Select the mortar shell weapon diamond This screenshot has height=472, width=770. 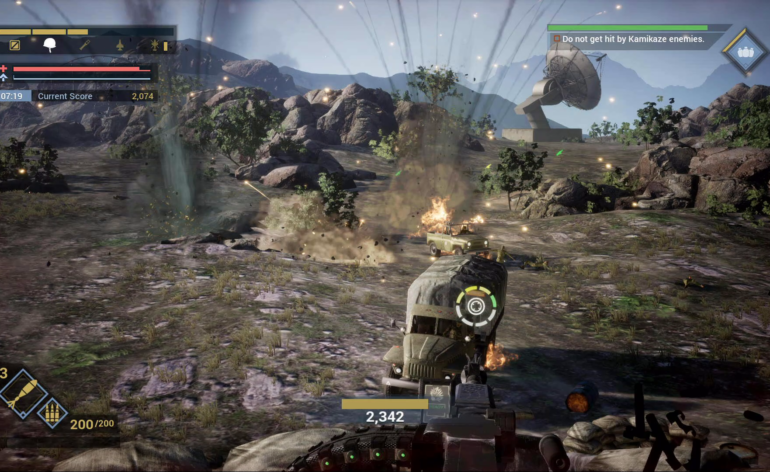point(21,393)
